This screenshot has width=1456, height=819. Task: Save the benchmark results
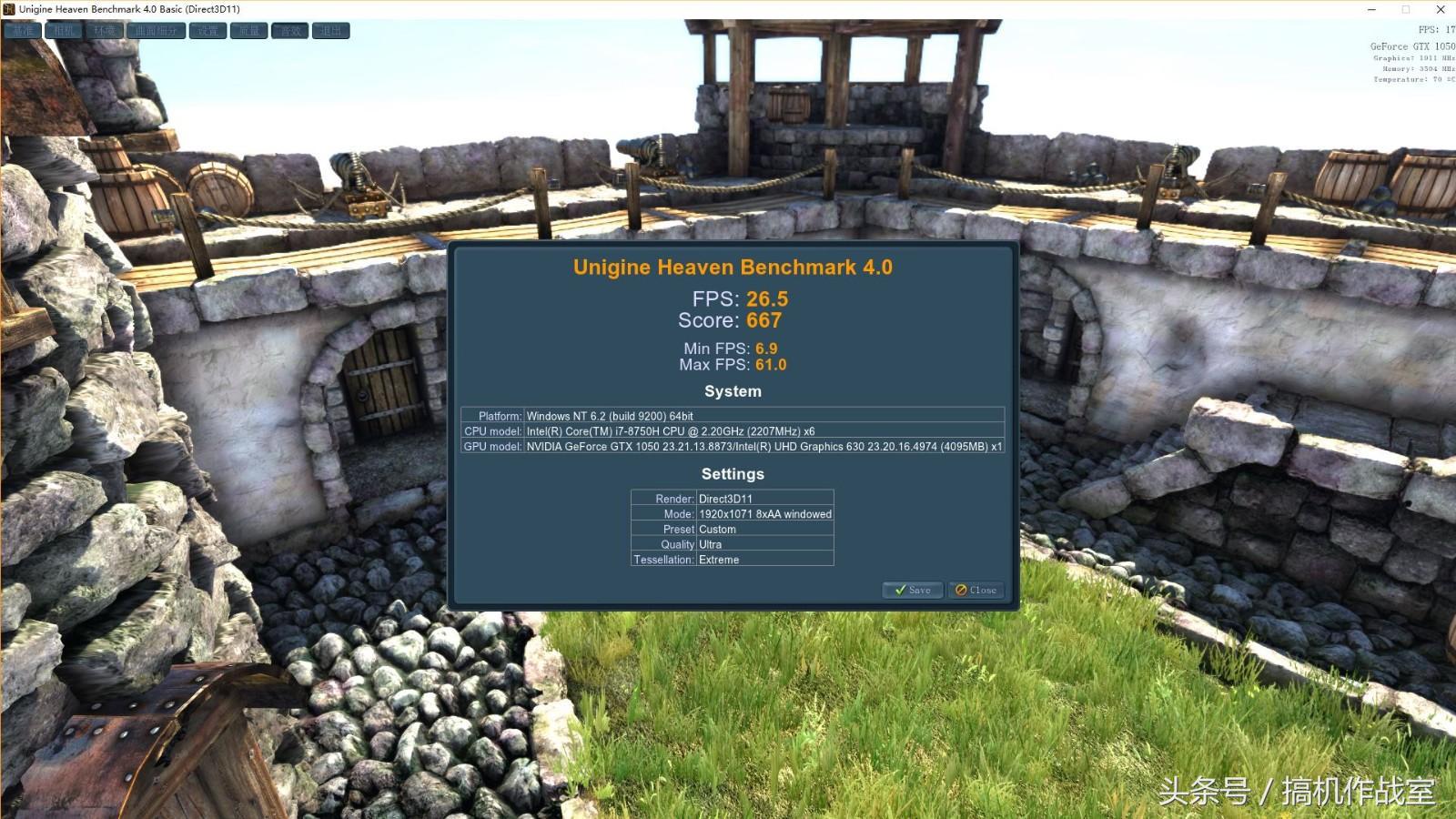[913, 590]
